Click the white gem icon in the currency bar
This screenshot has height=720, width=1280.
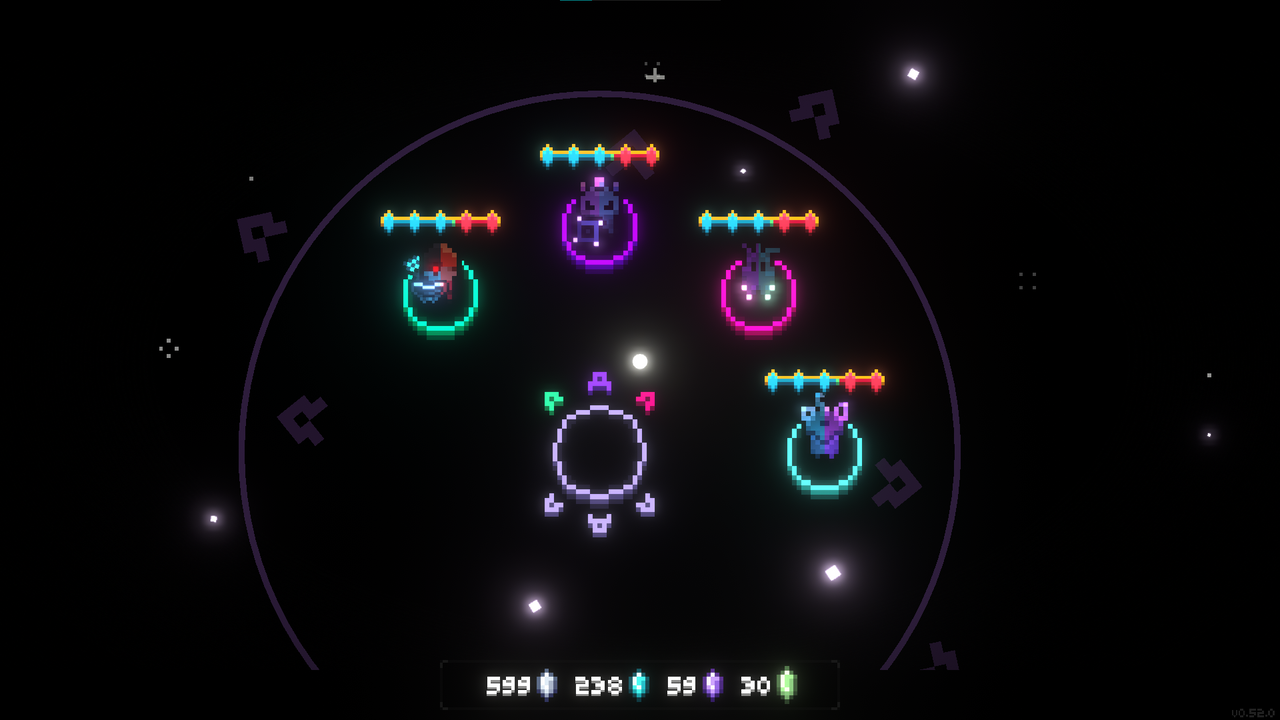click(x=545, y=684)
